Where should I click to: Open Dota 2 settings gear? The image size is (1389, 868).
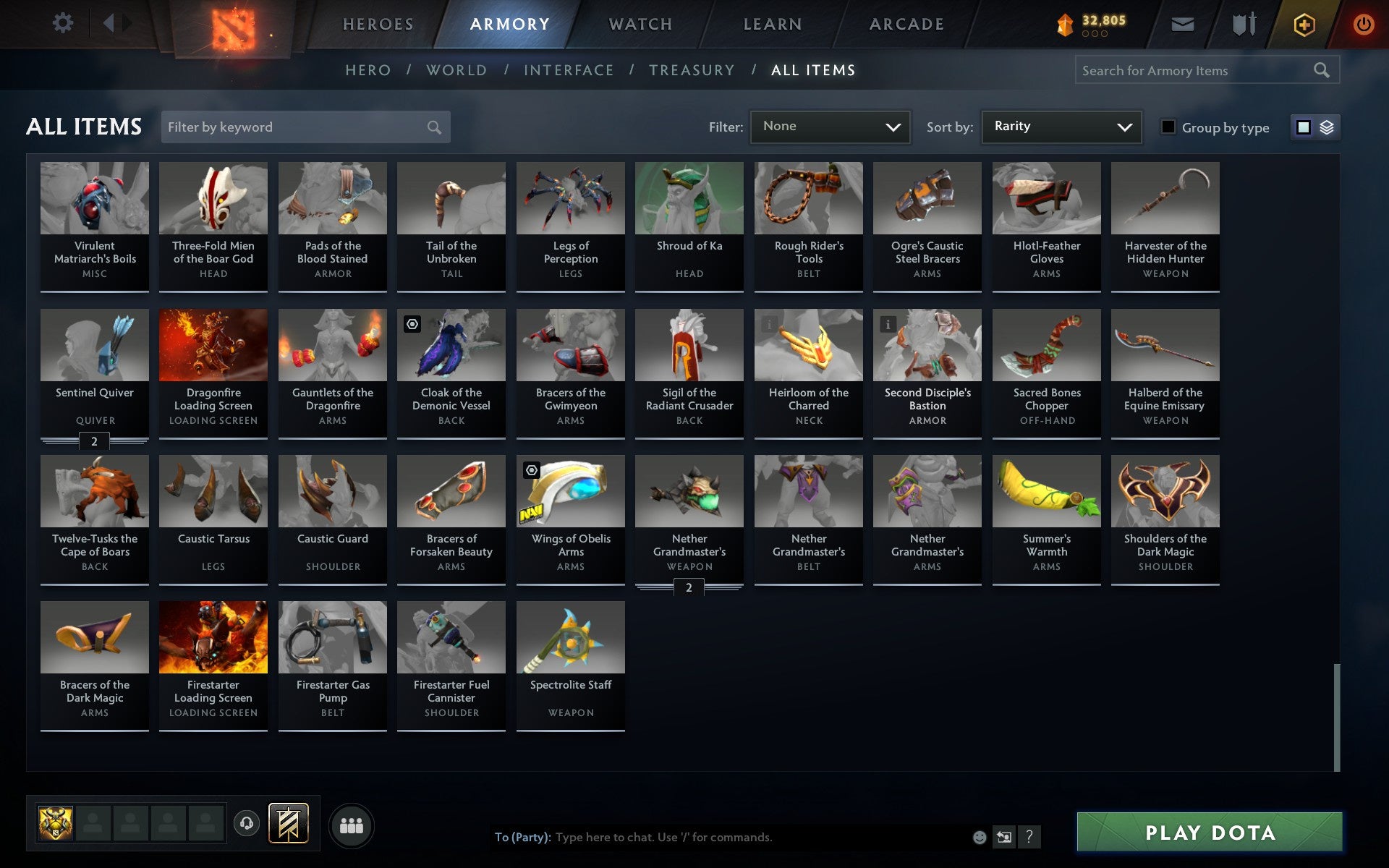[x=64, y=22]
